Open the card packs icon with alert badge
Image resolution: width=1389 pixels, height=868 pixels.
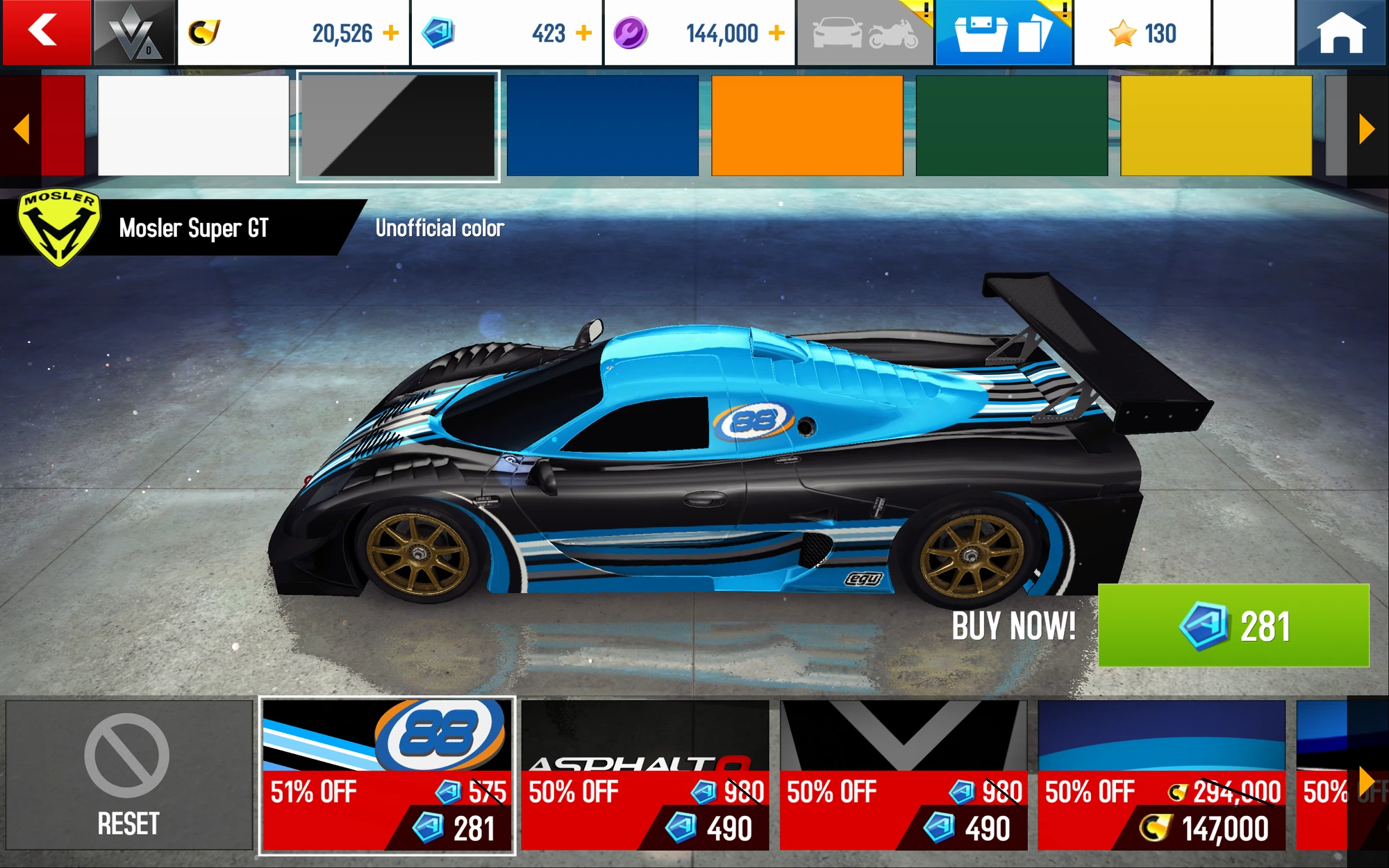coord(1003,31)
